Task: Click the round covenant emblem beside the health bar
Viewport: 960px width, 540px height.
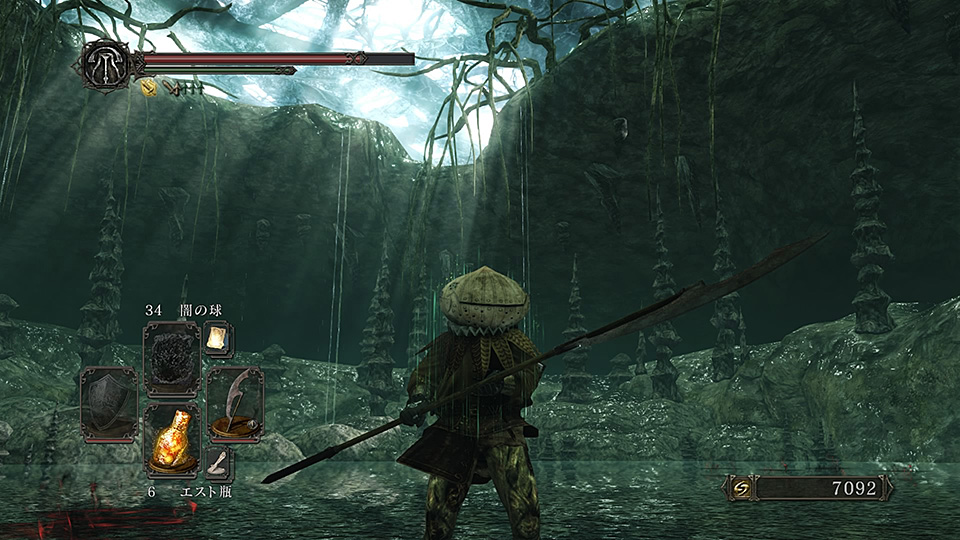Action: pyautogui.click(x=105, y=64)
